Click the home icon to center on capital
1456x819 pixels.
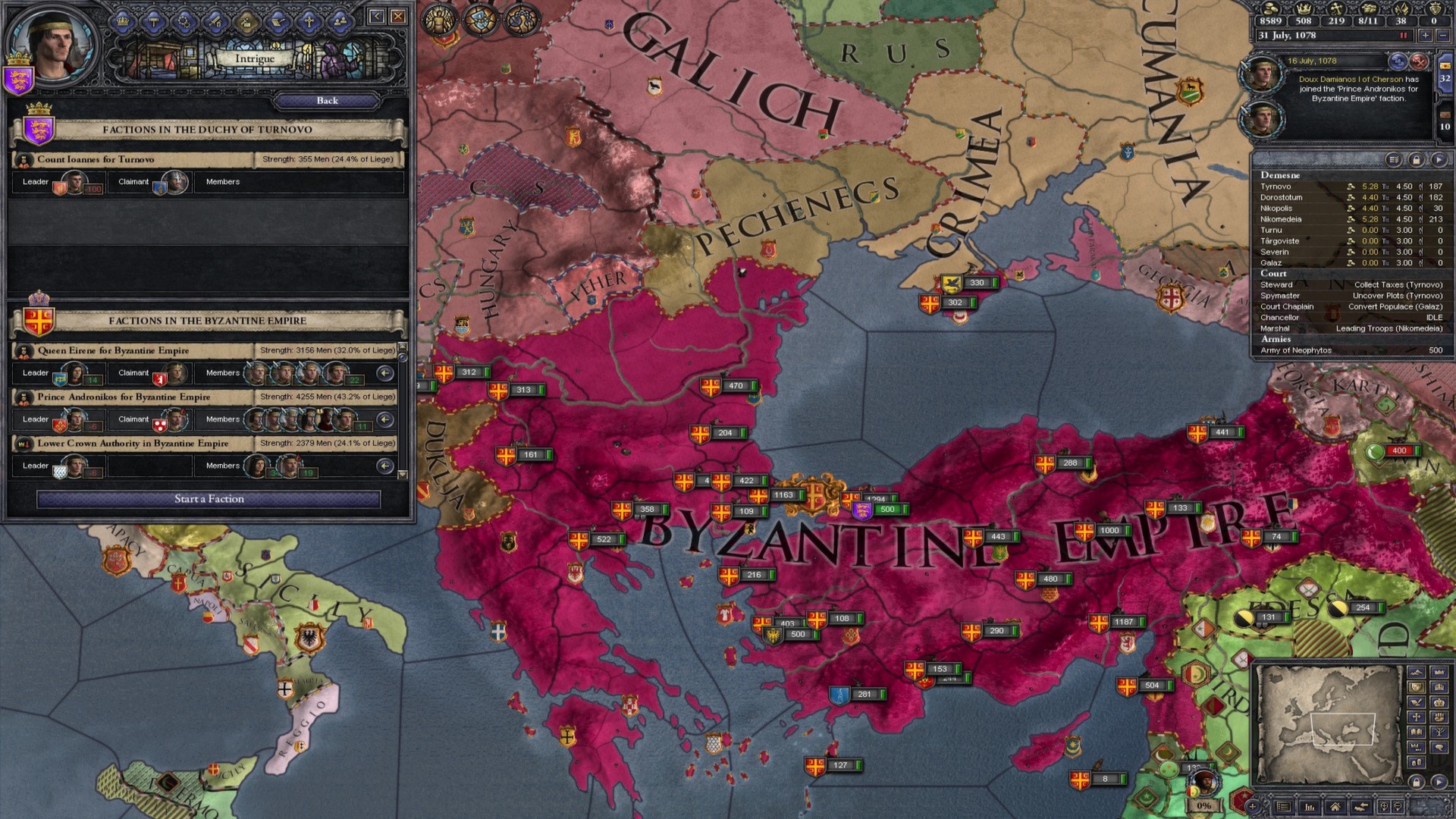(1336, 807)
